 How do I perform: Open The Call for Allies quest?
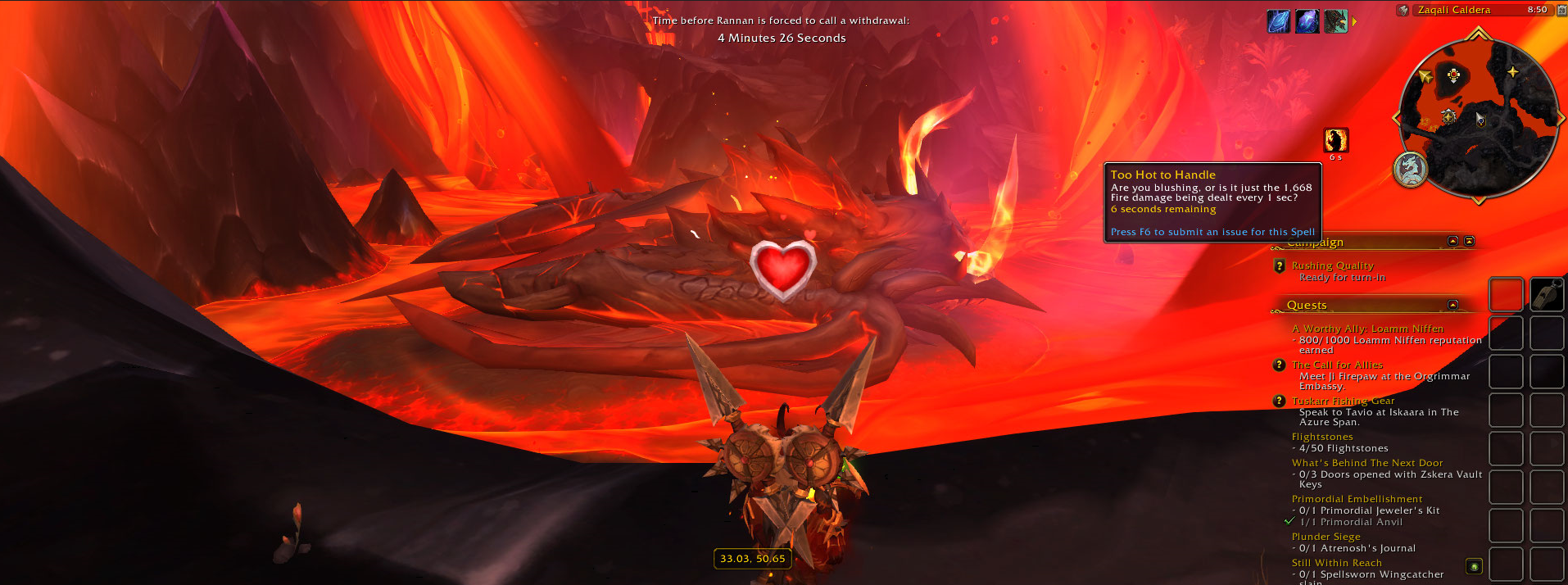pos(1337,365)
